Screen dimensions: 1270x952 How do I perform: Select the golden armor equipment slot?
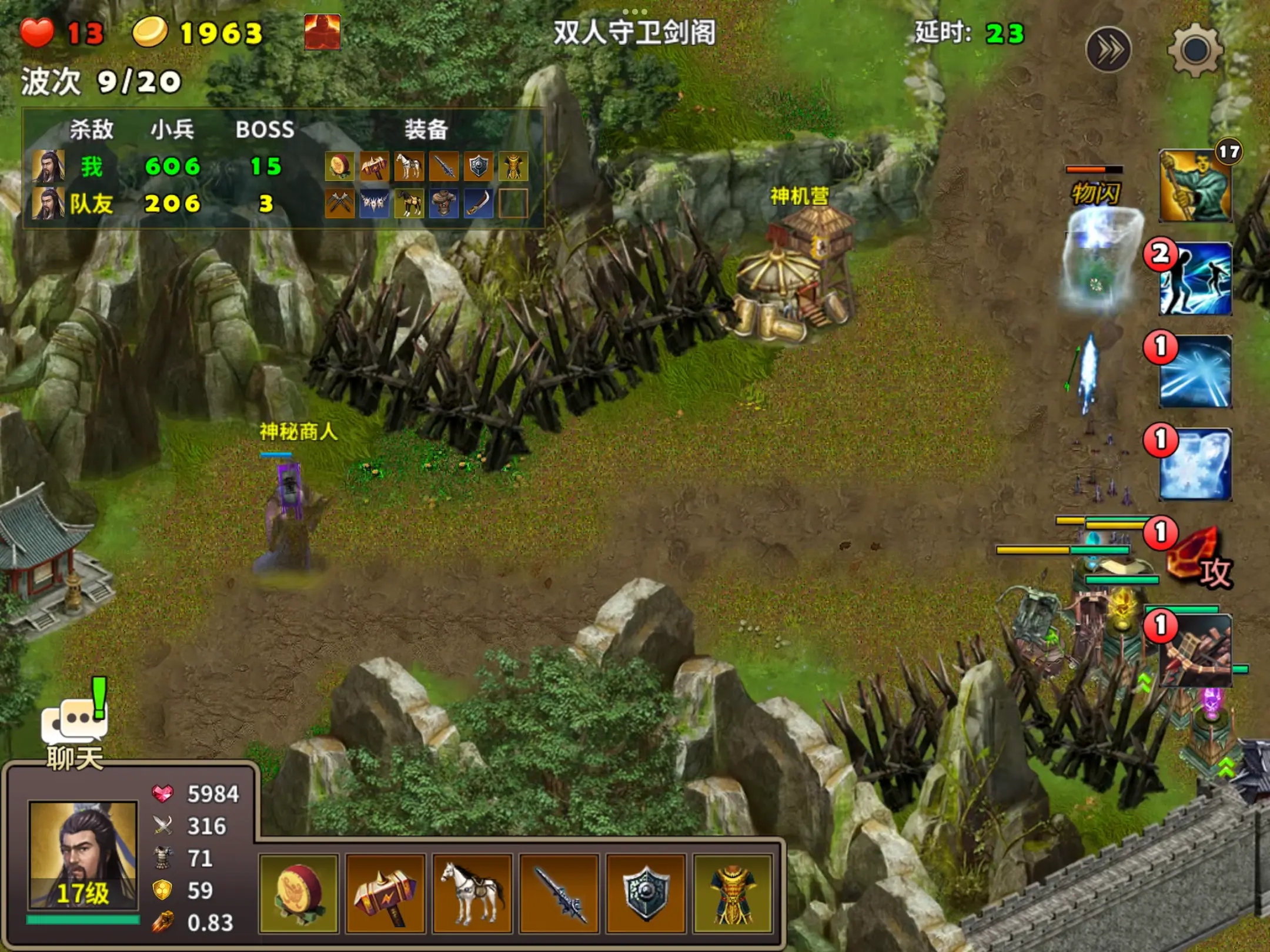pos(732,894)
